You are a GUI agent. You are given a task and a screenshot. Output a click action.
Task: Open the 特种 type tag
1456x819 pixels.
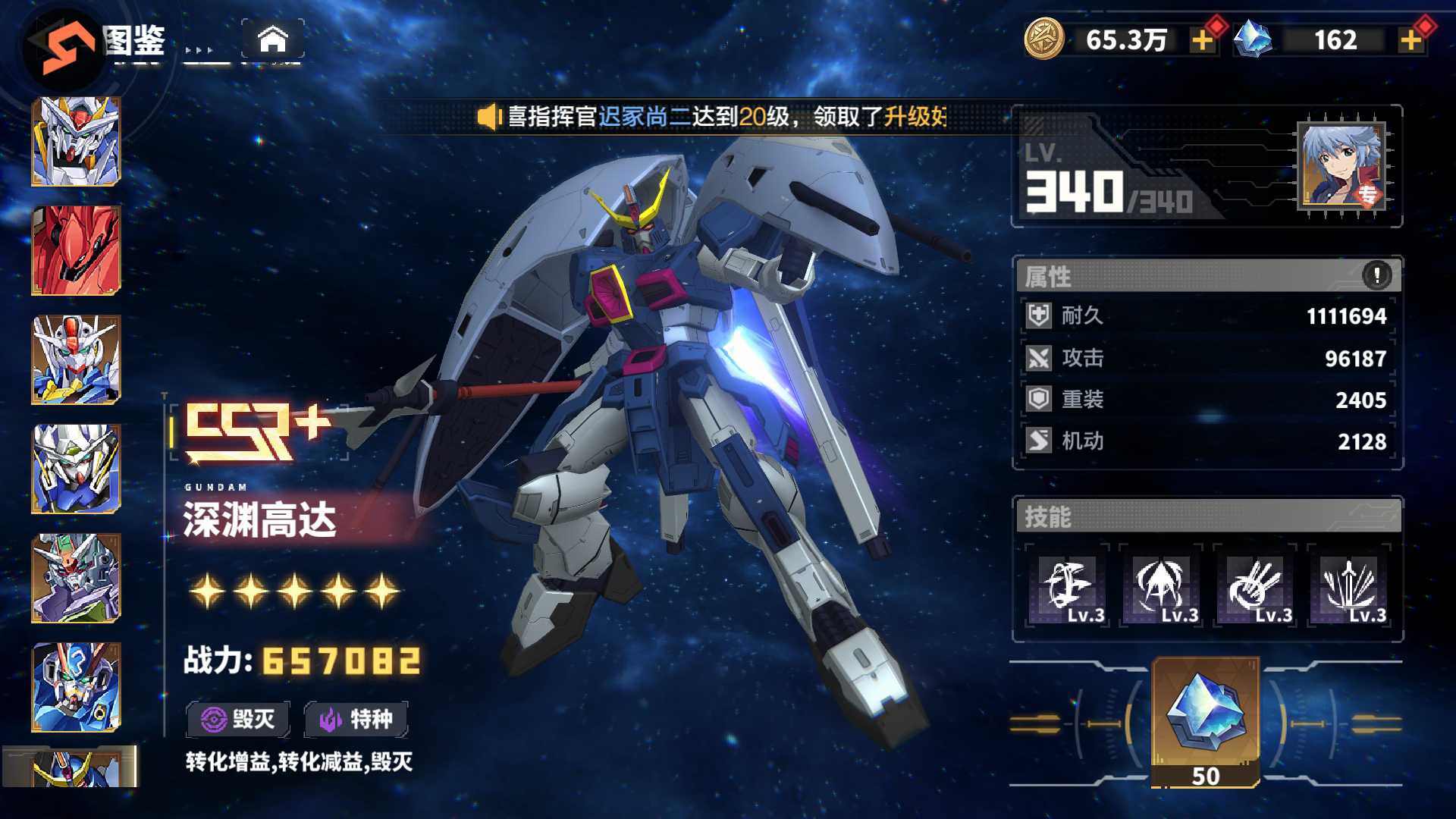(356, 719)
